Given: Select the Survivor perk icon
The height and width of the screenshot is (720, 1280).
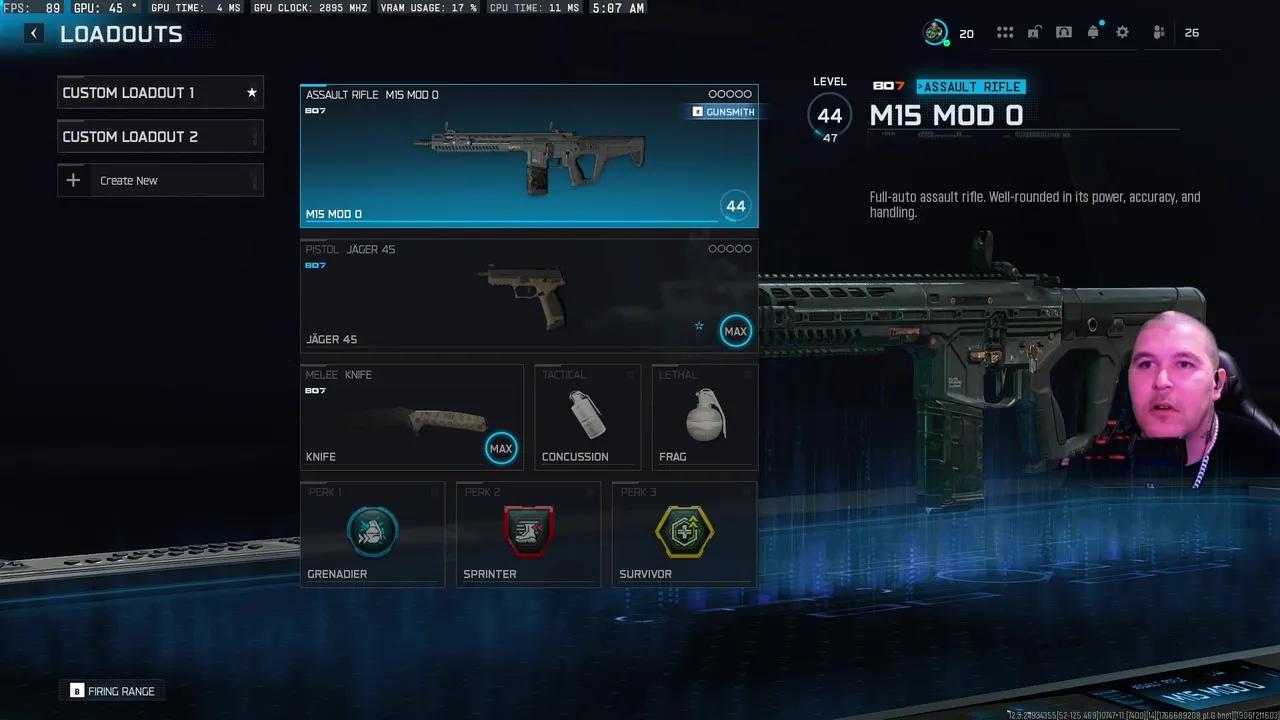Looking at the screenshot, I should click(x=684, y=531).
